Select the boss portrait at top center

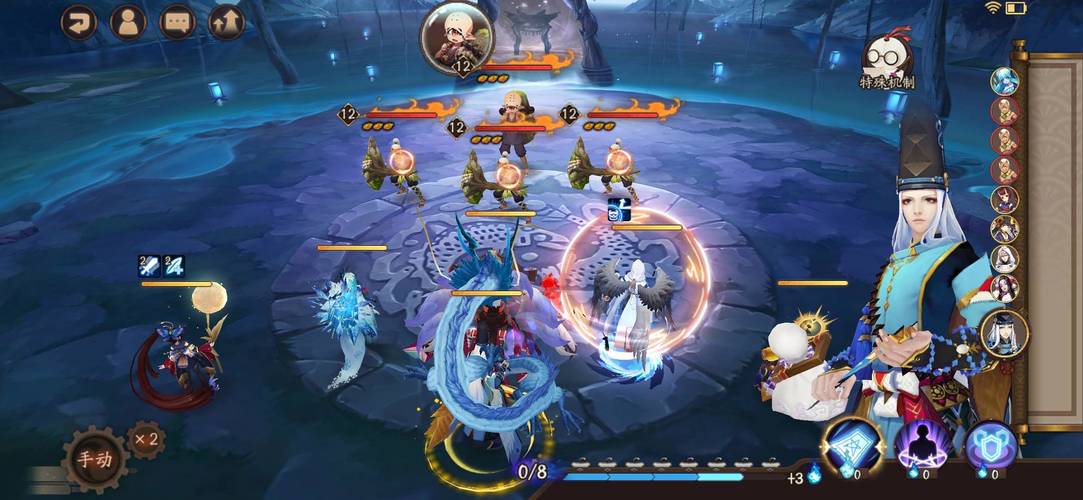click(x=454, y=38)
